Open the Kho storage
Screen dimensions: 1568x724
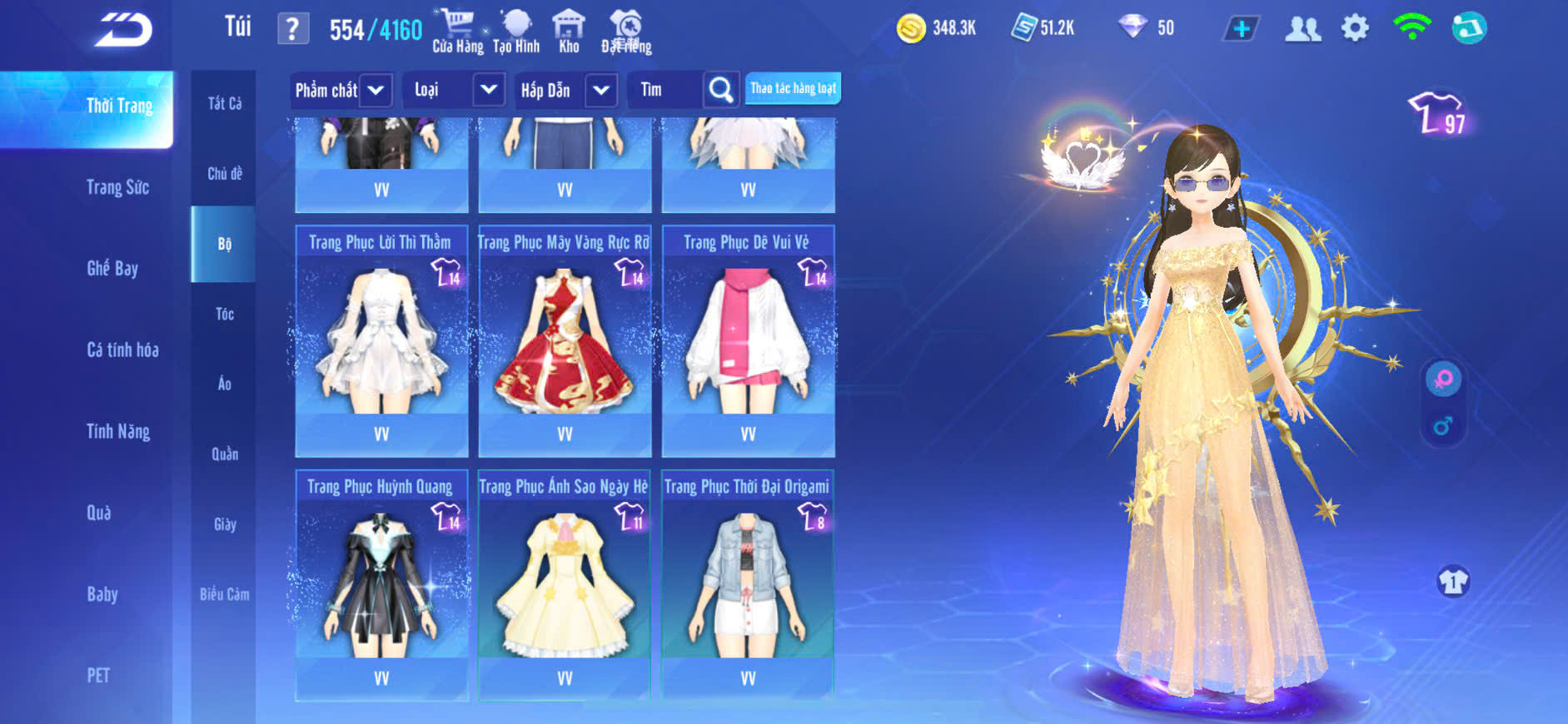pos(569,31)
